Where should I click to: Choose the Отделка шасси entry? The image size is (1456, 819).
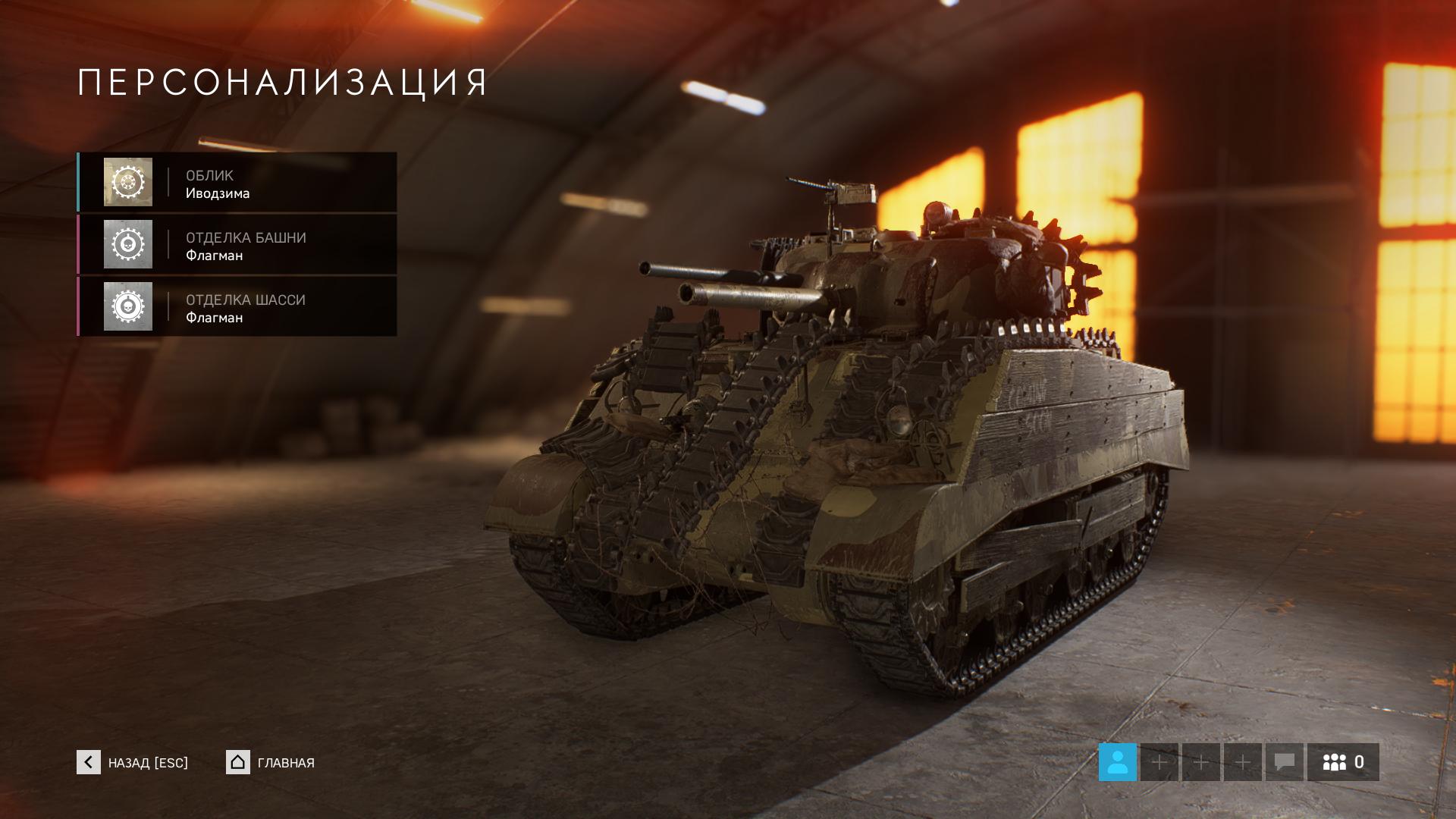click(x=237, y=307)
